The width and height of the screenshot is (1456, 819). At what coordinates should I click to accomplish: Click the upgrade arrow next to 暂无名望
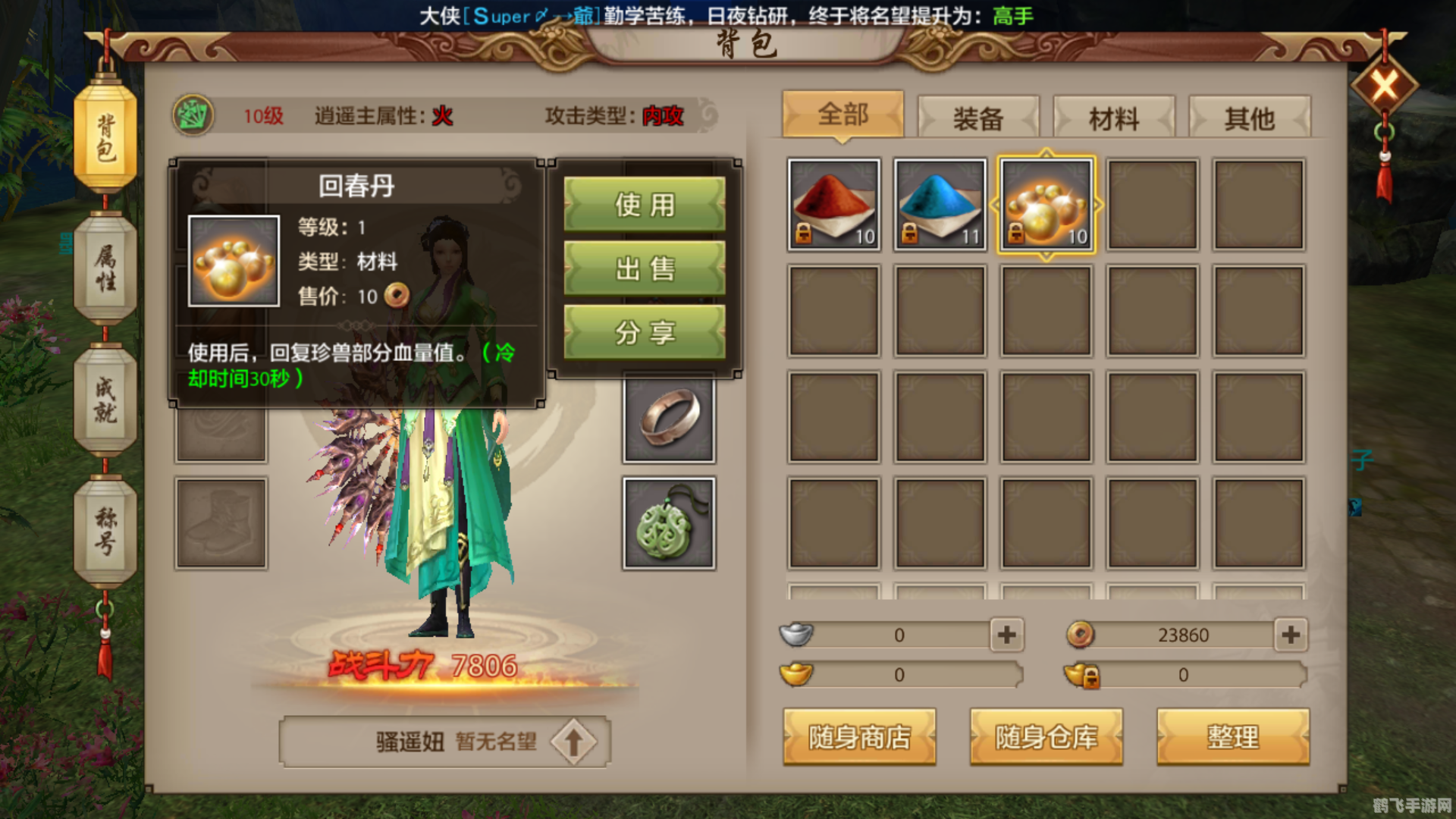click(574, 741)
